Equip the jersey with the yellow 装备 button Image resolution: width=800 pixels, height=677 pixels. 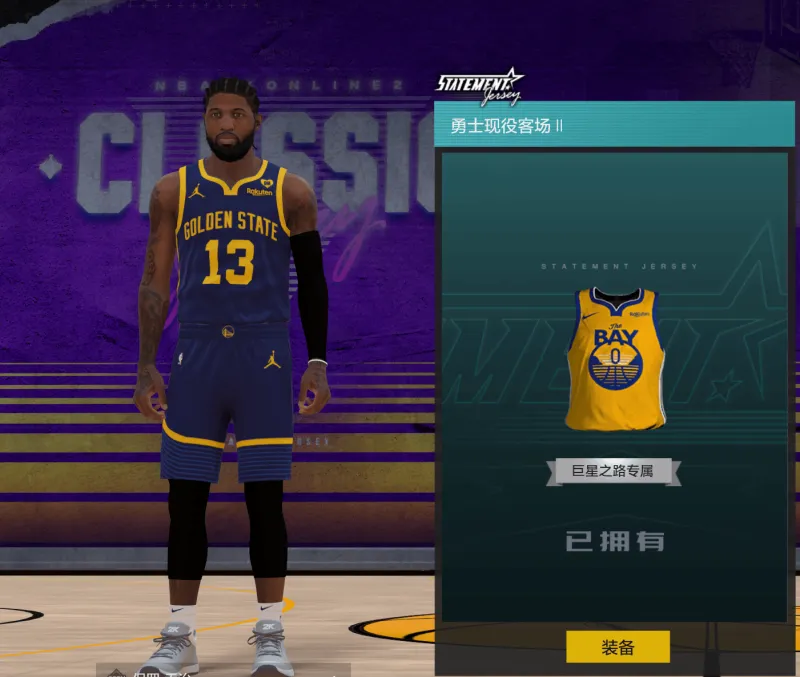click(617, 647)
